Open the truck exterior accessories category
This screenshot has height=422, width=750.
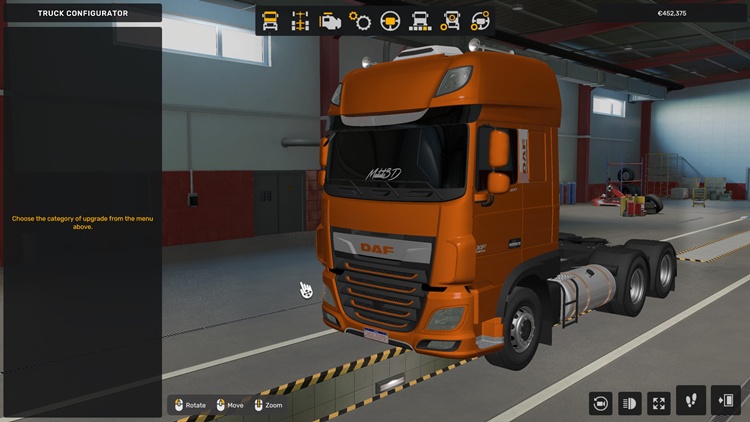451,20
